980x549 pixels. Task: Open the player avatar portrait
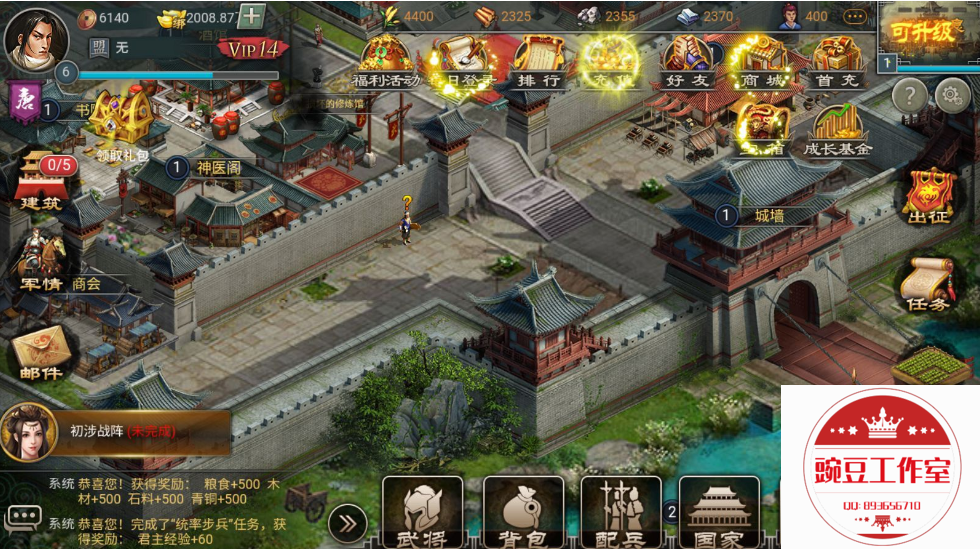click(30, 36)
